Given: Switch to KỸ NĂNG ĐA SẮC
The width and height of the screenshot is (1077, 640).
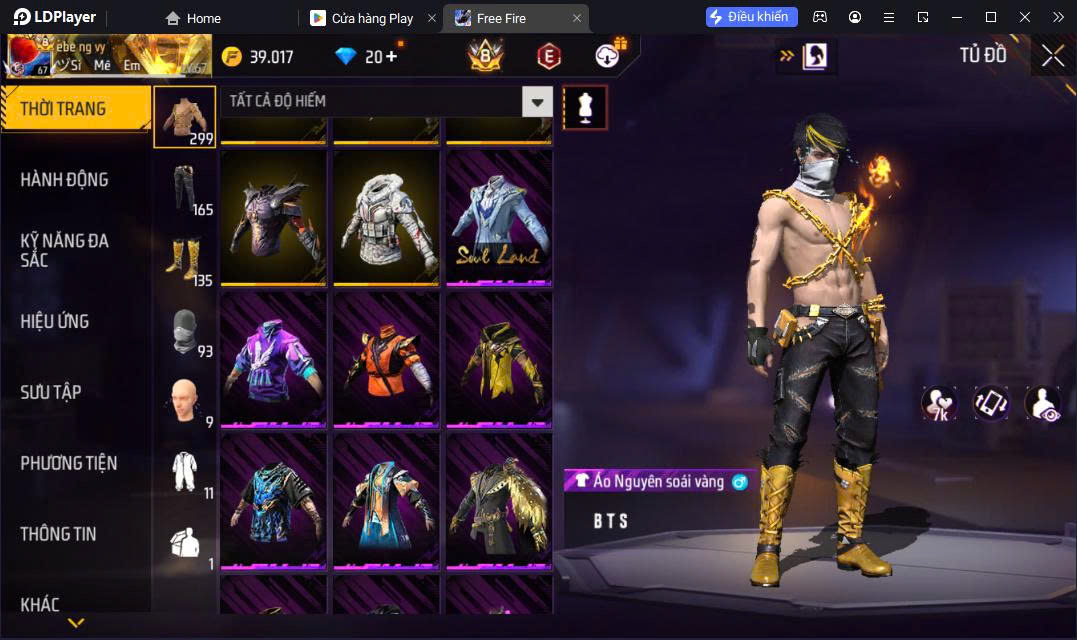Looking at the screenshot, I should coord(65,250).
